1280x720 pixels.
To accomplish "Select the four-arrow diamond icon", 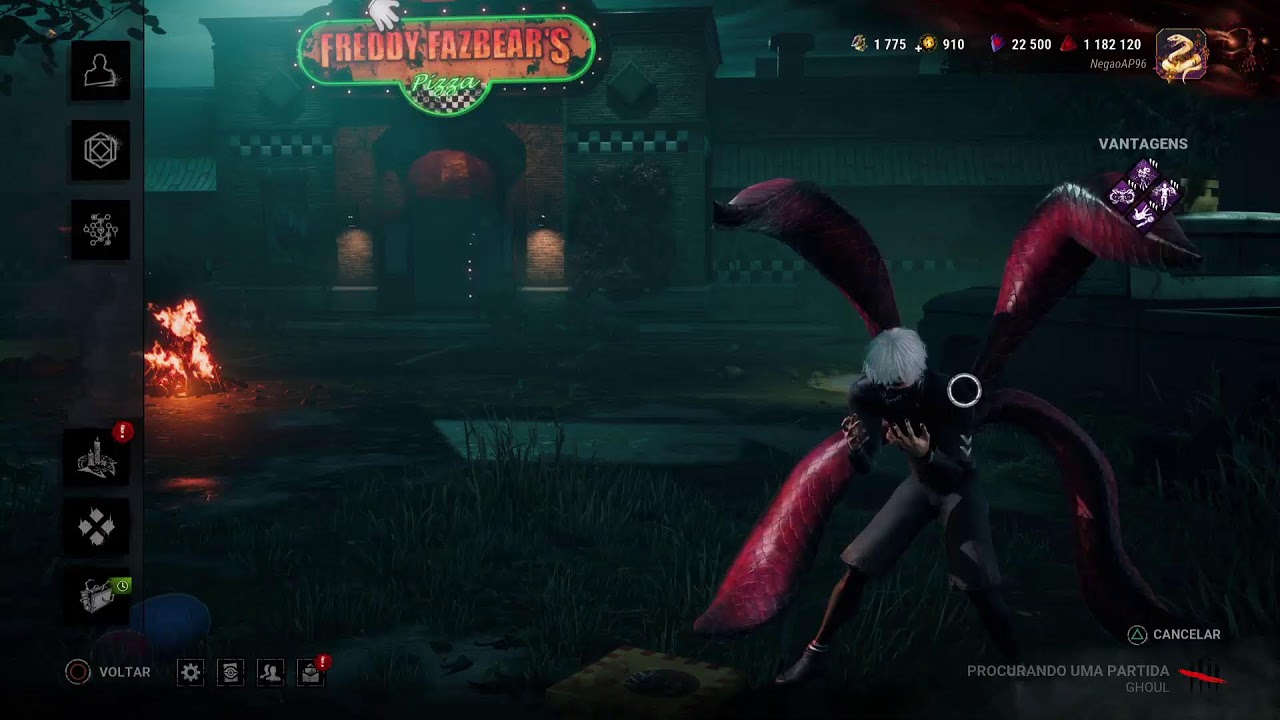I will pyautogui.click(x=97, y=526).
